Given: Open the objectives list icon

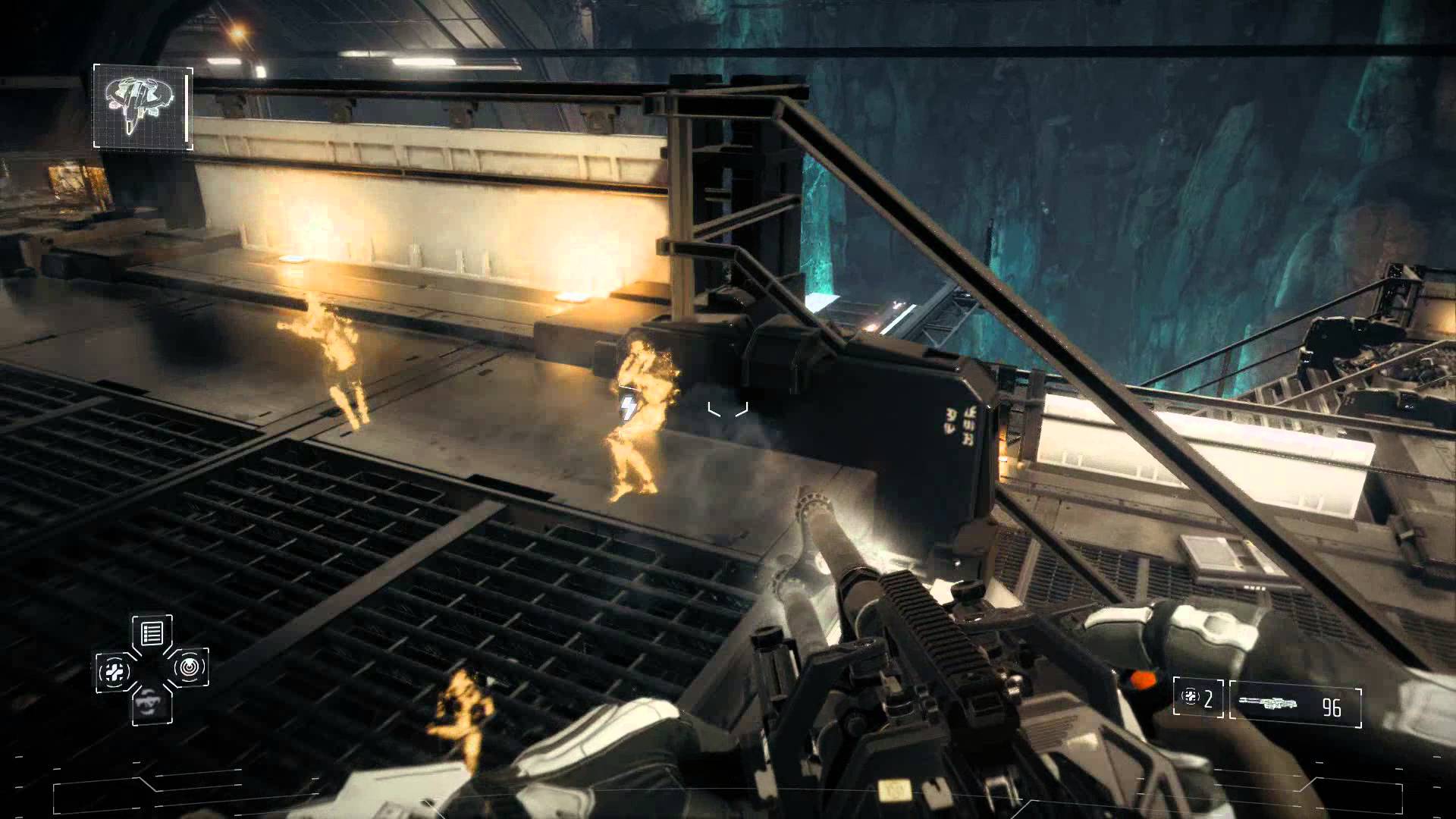Looking at the screenshot, I should pyautogui.click(x=152, y=632).
